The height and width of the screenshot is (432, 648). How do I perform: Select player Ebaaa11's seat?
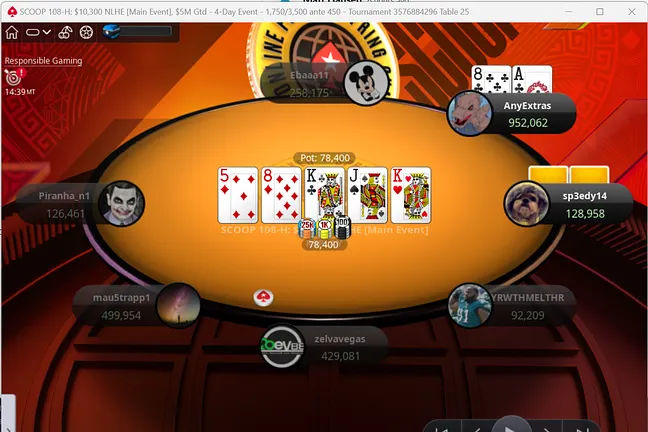(x=318, y=84)
